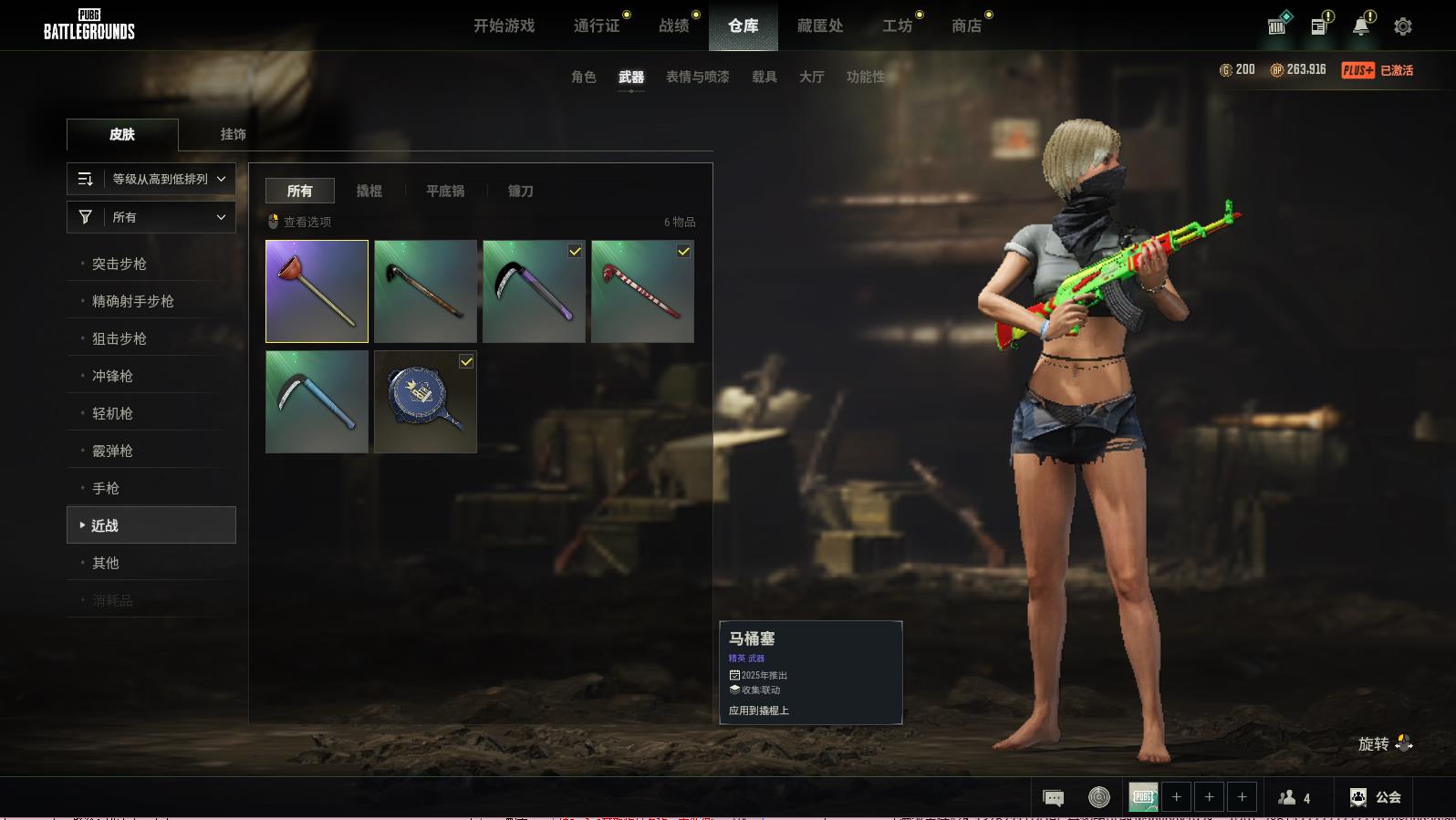
Task: Filter skins by 平底锅 pan
Action: [x=445, y=191]
